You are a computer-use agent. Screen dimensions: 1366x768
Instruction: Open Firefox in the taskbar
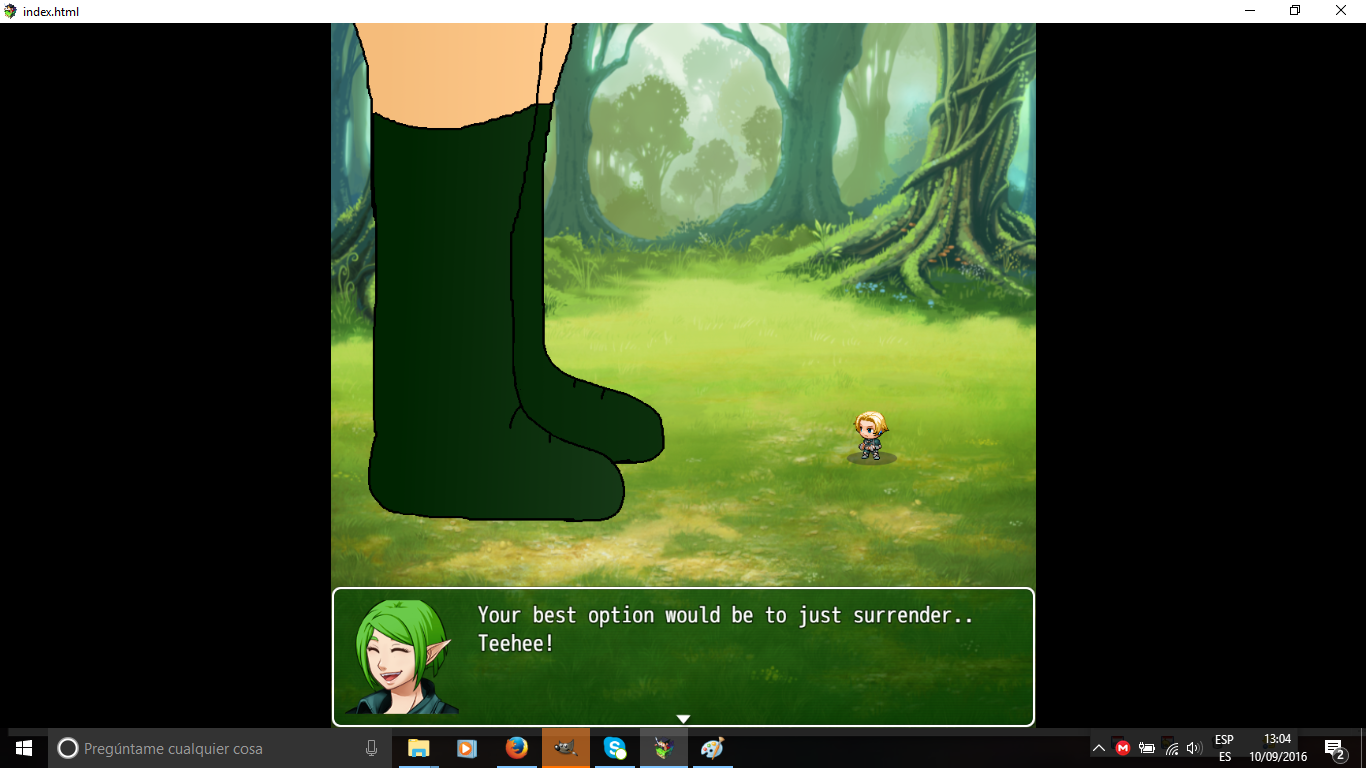click(516, 748)
